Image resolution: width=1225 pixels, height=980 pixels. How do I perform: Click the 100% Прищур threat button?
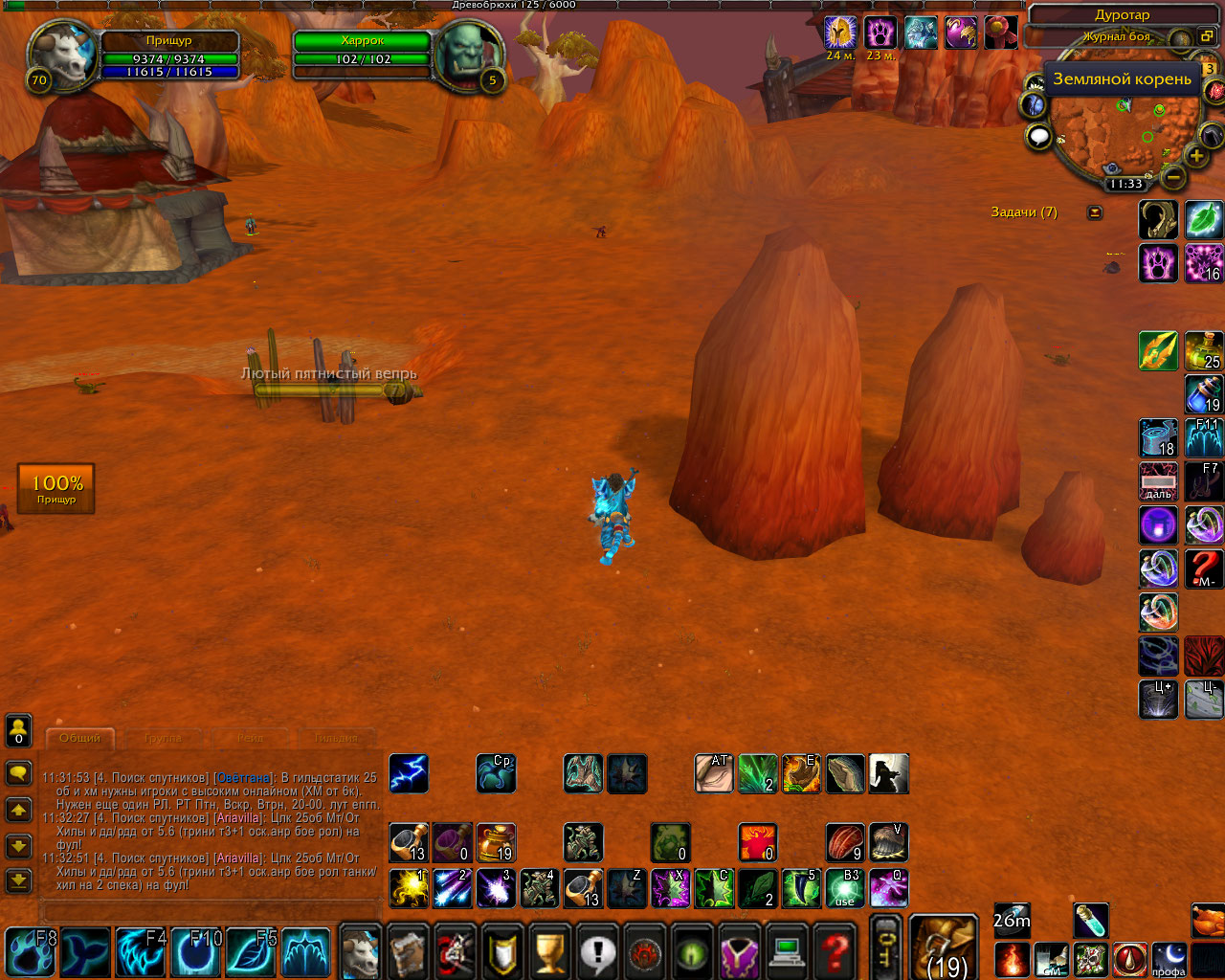tap(56, 488)
